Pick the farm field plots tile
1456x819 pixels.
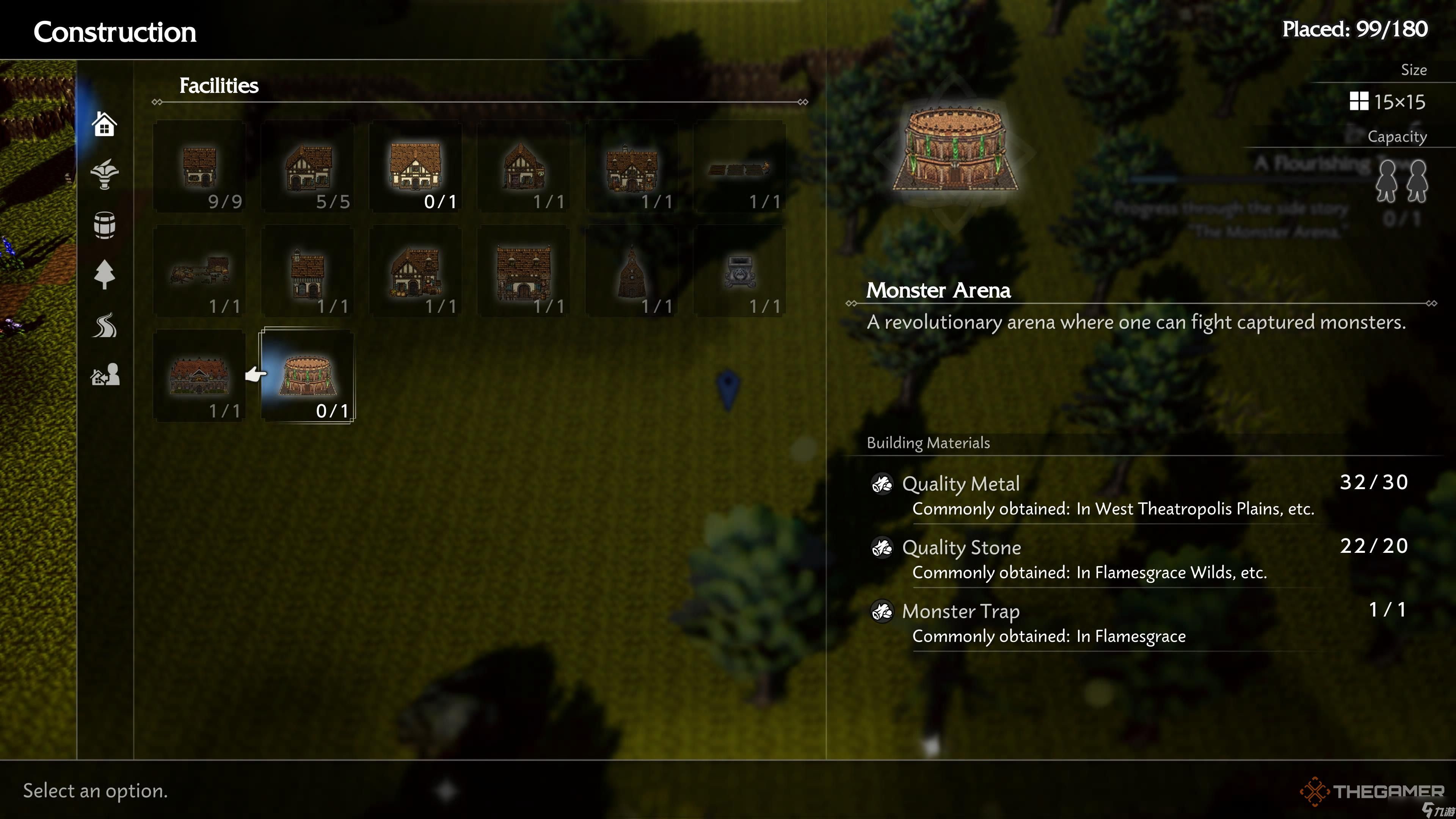tap(739, 167)
